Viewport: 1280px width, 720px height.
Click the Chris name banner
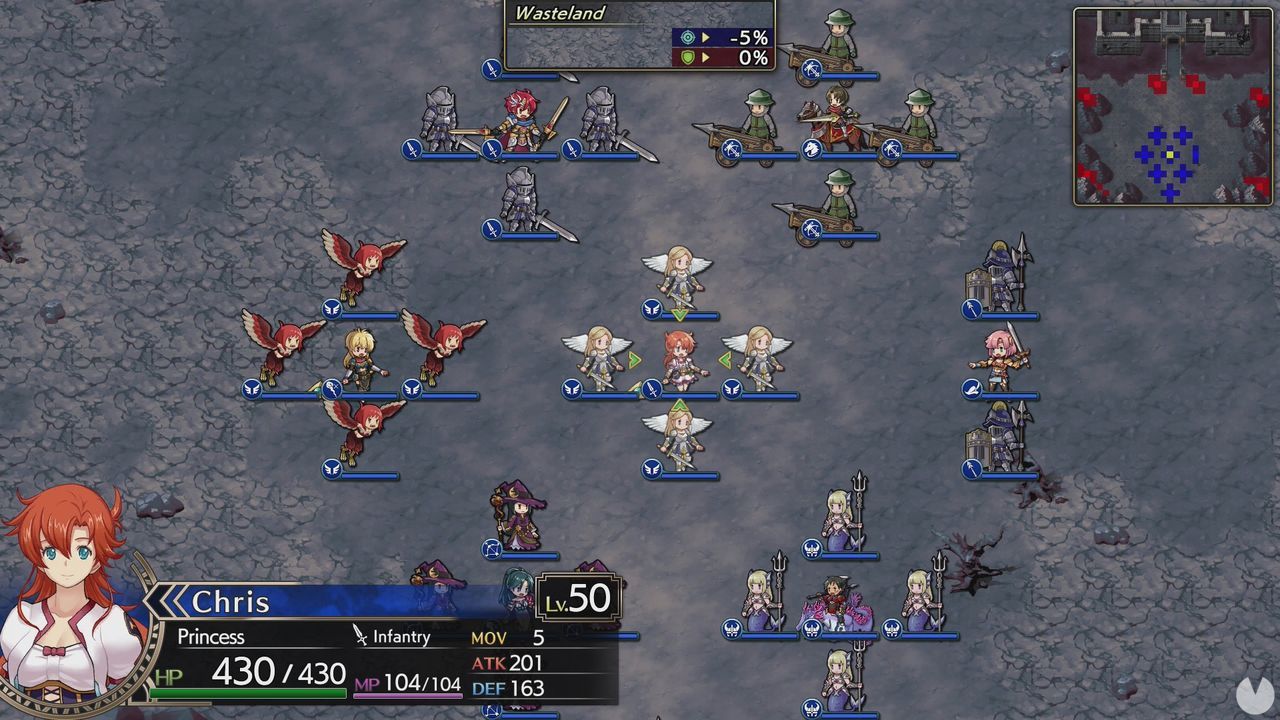coord(232,601)
